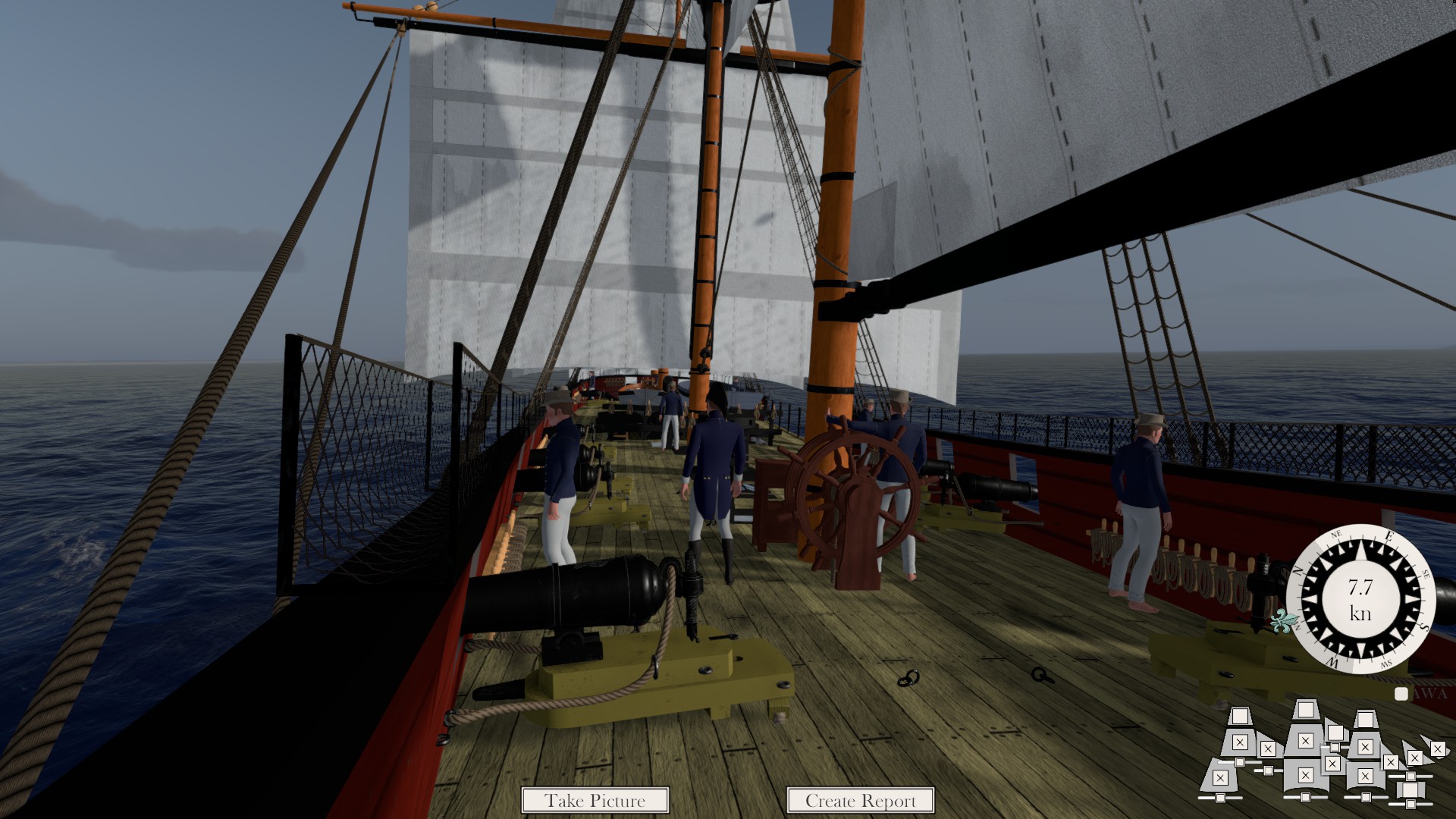Toggle the mizzen topsail checkbox
The image size is (1456, 819).
tap(1240, 742)
